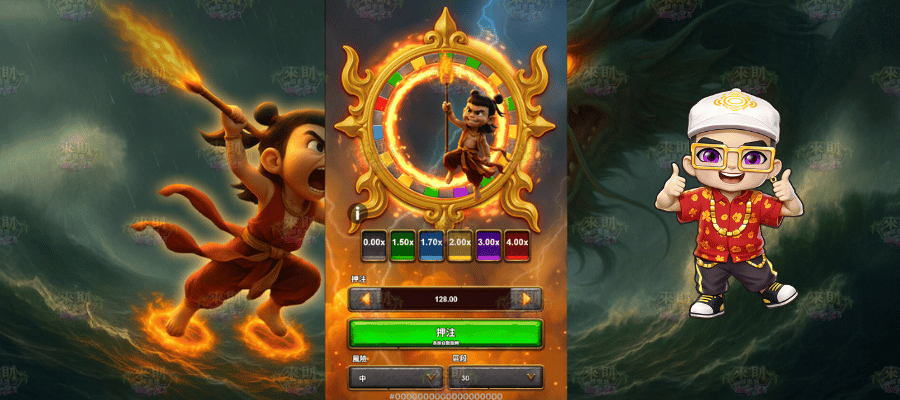
Task: Select the purple 3.00x multiplier tile
Action: [x=489, y=242]
